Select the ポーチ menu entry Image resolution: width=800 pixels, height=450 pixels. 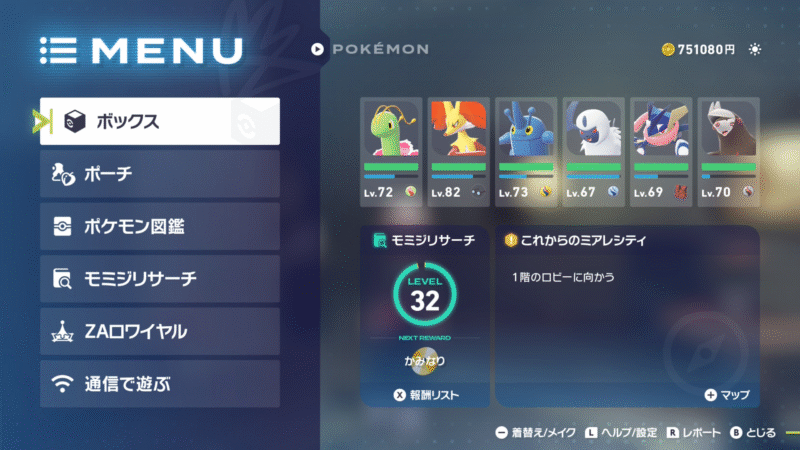(160, 175)
